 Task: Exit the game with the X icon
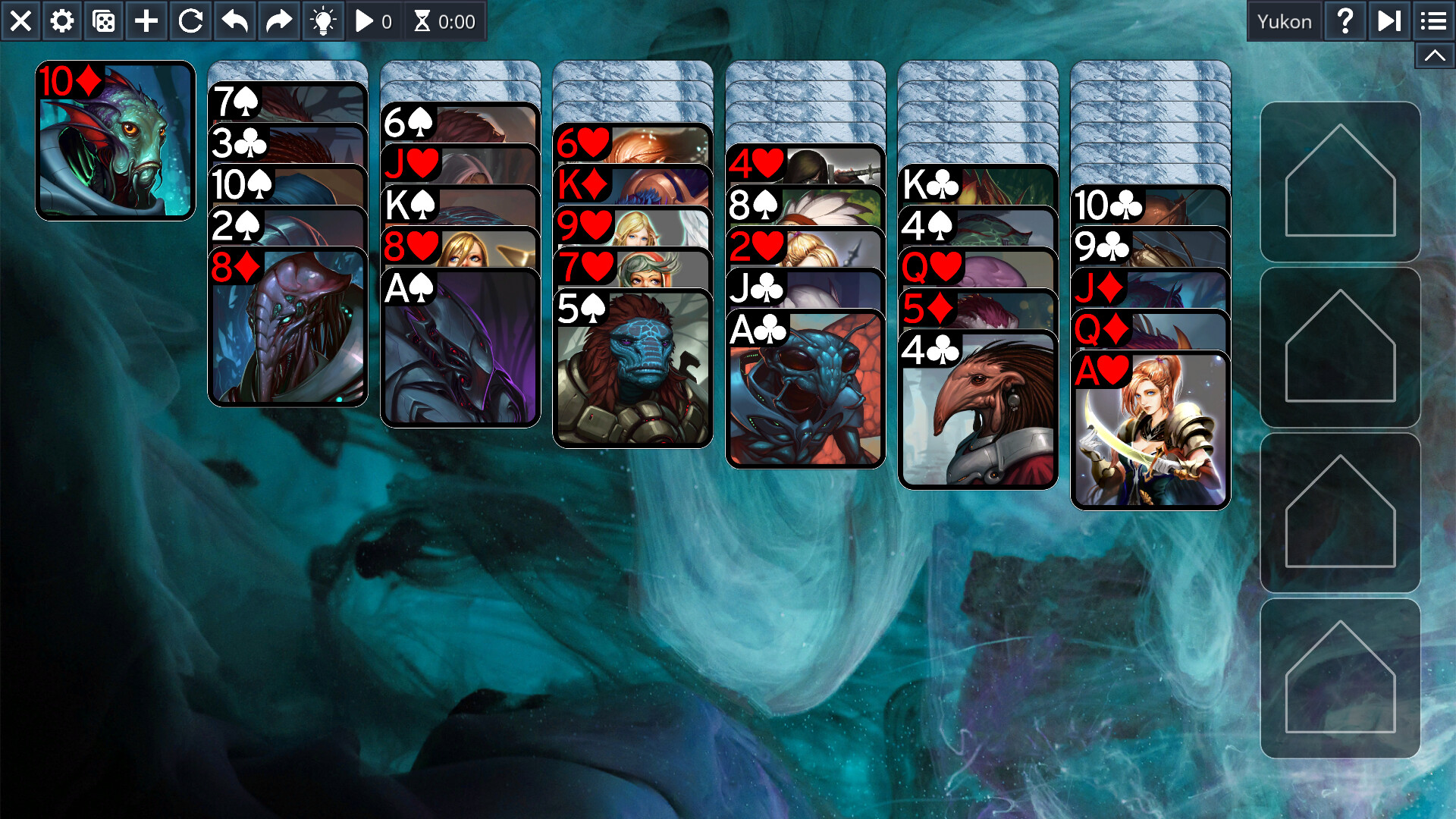(20, 20)
